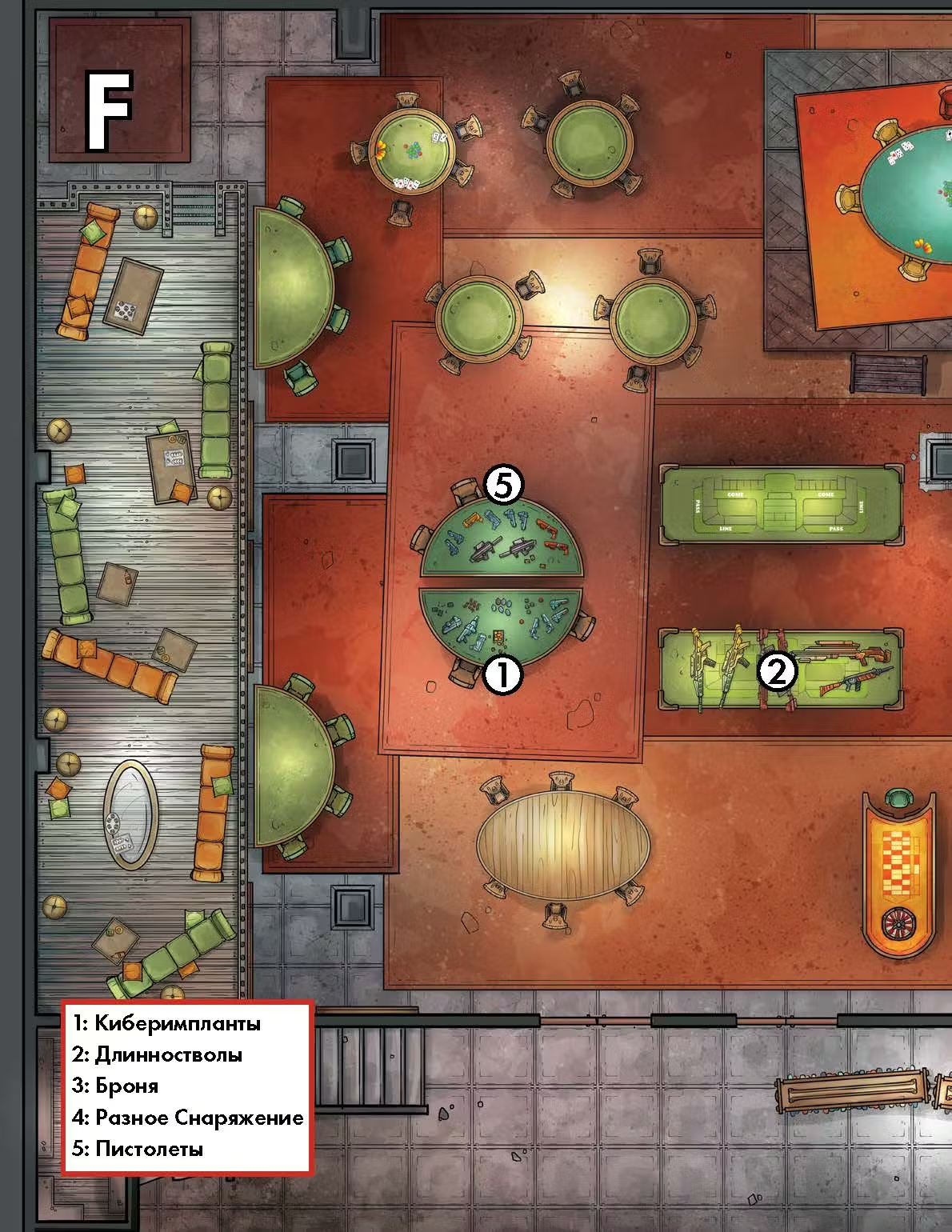Click the Длинностволы legend entry
The height and width of the screenshot is (1232, 952).
(157, 1054)
